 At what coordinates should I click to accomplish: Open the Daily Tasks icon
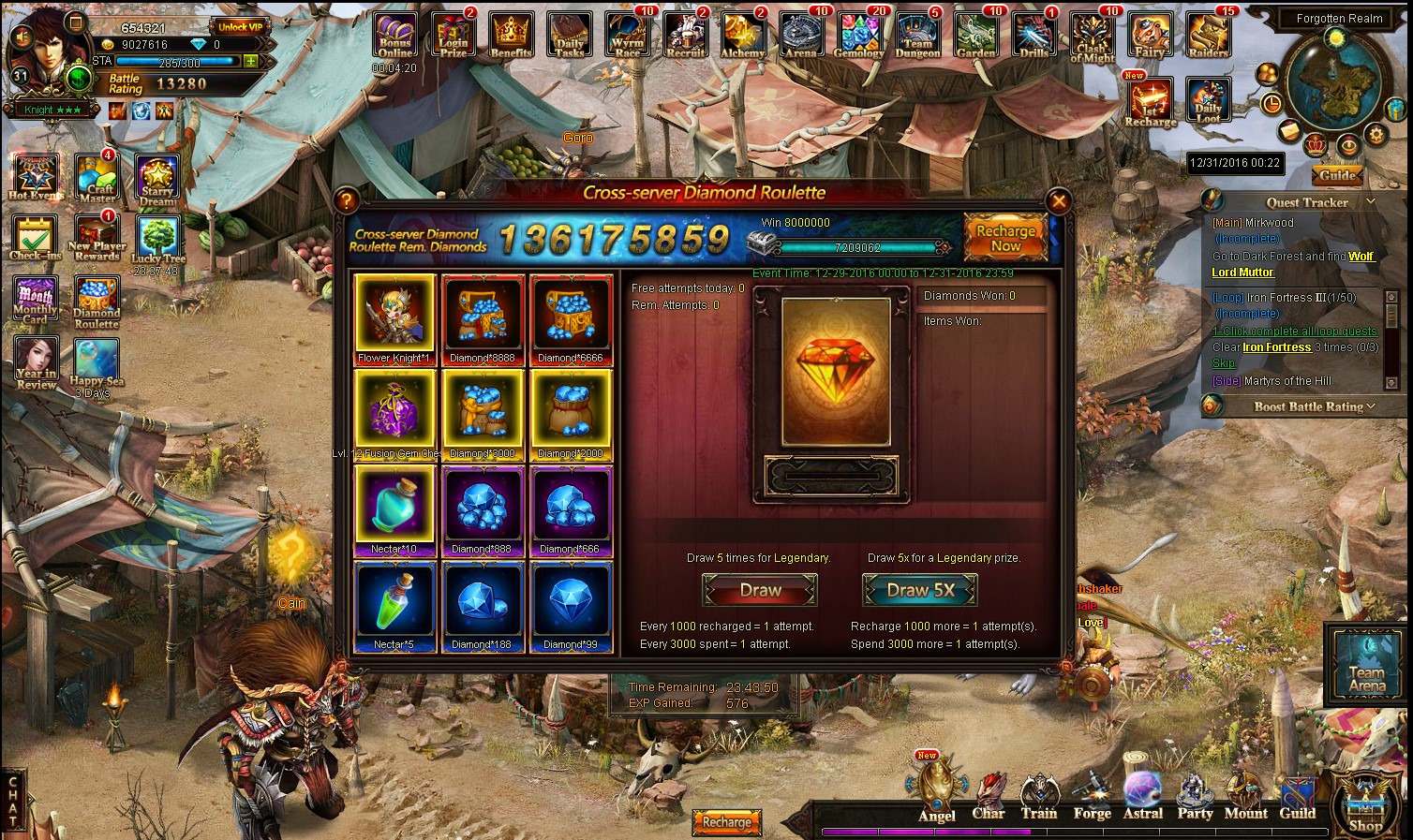coord(569,36)
